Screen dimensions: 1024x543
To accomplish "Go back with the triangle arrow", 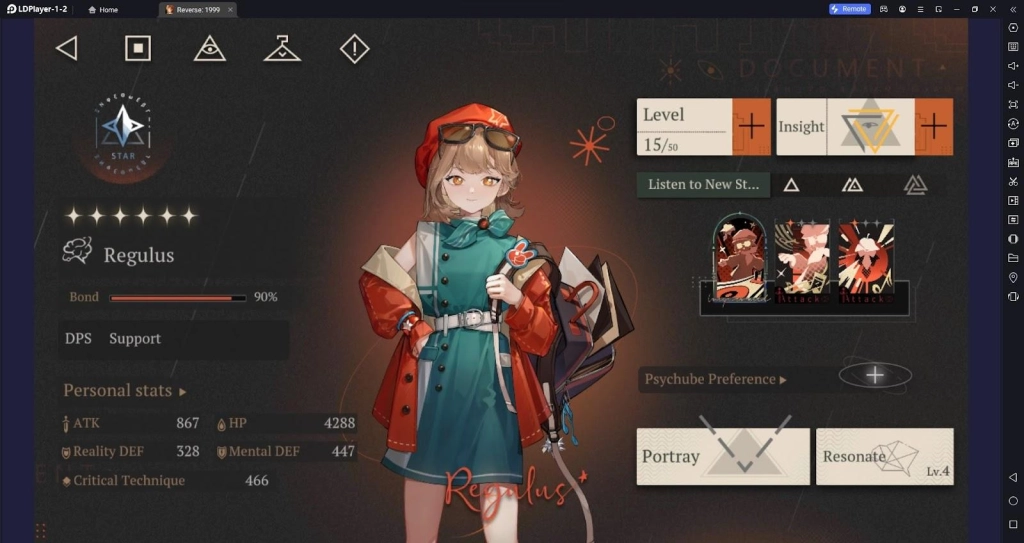I will (66, 48).
